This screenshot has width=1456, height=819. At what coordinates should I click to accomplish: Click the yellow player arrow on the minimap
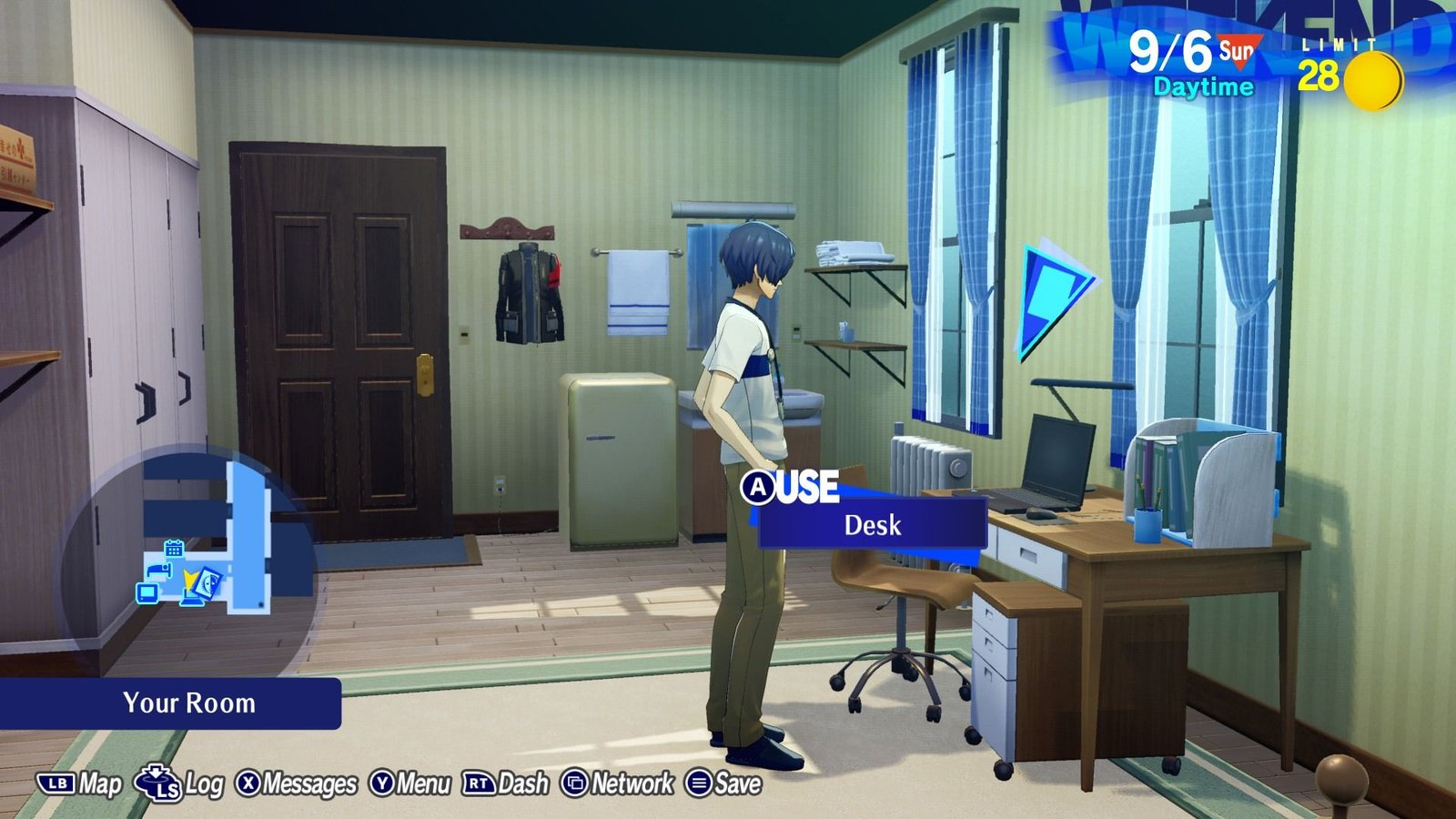click(x=189, y=577)
